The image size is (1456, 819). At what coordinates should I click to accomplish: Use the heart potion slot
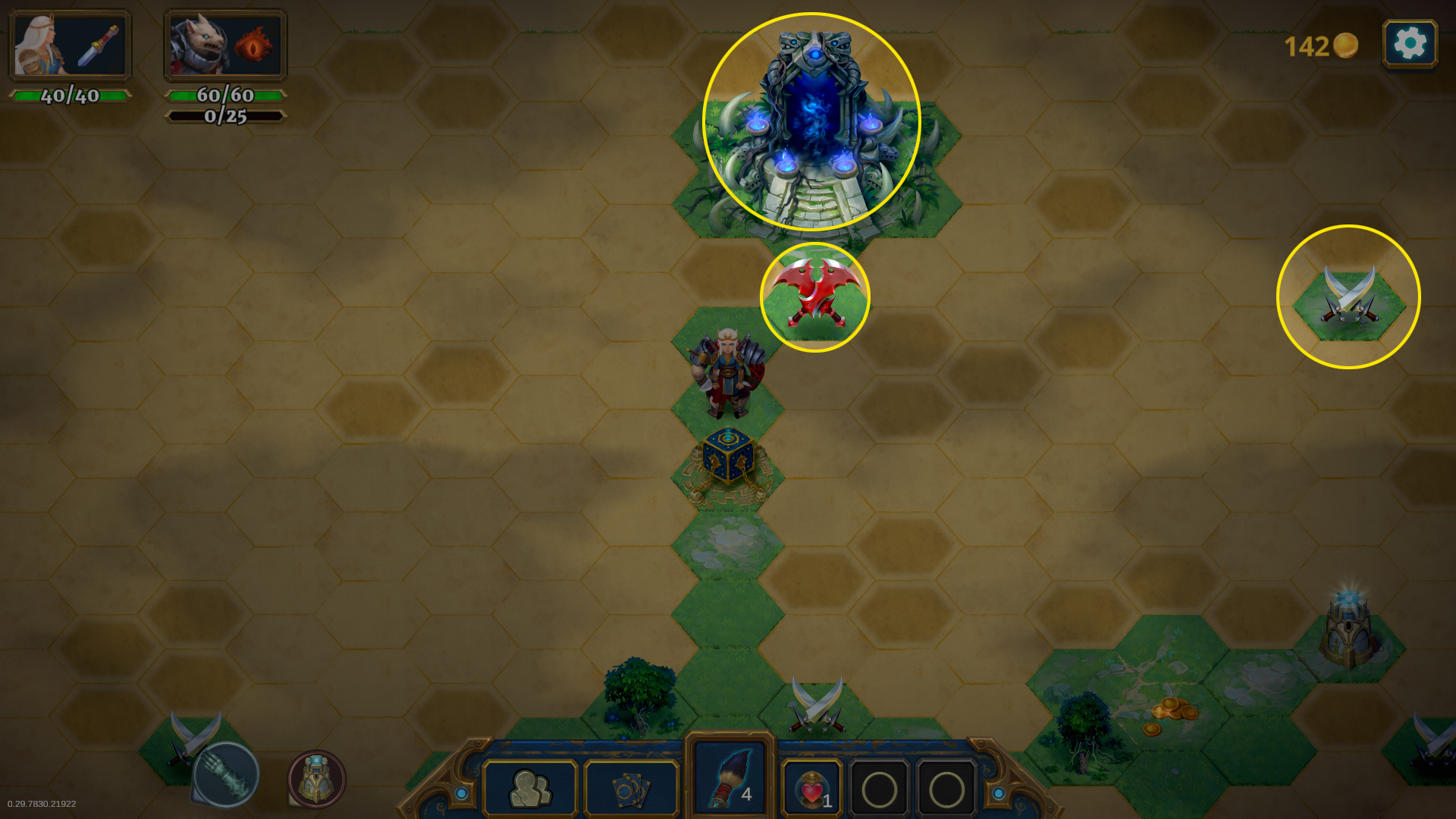811,789
